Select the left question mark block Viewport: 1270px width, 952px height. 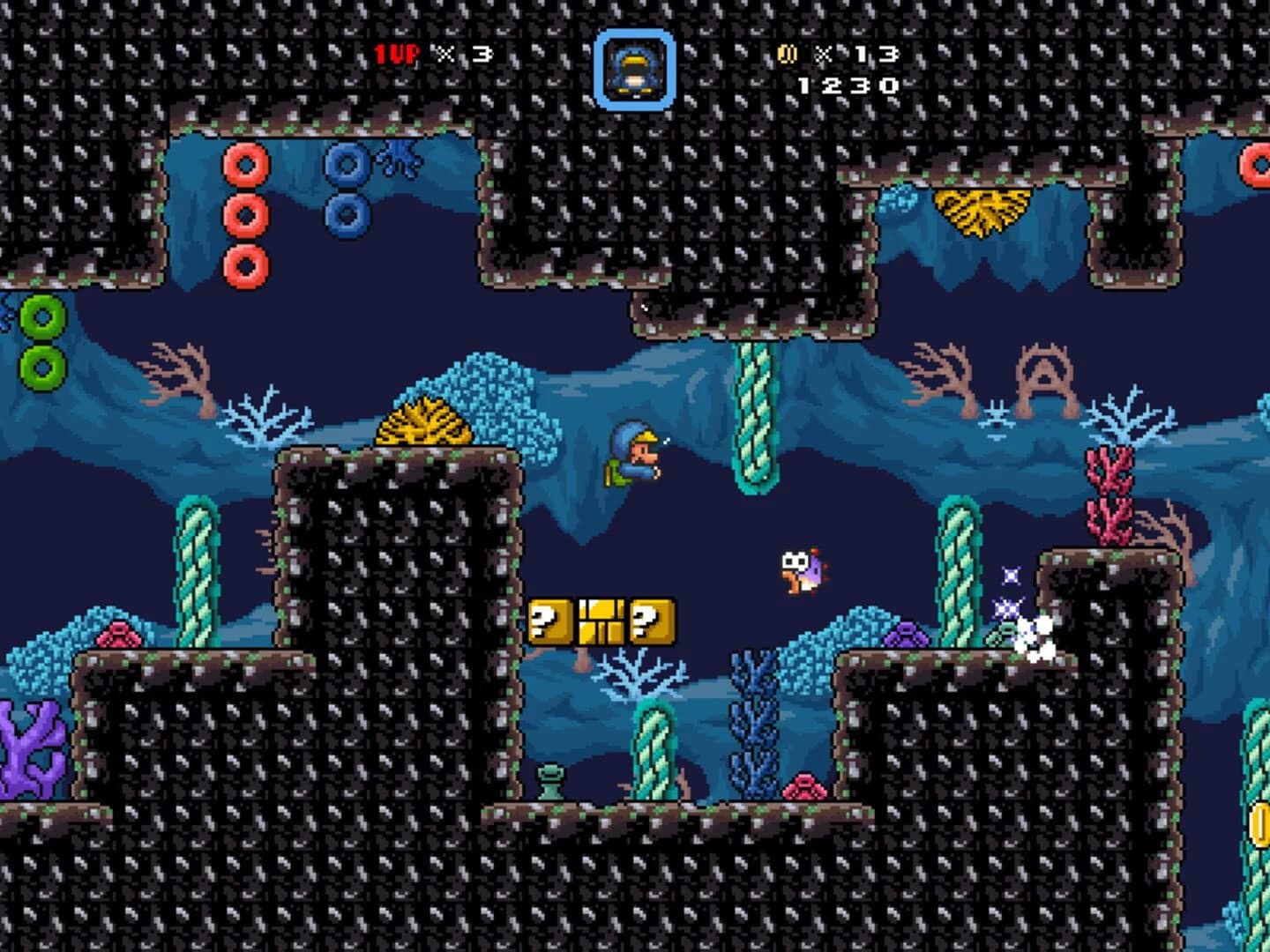548,621
